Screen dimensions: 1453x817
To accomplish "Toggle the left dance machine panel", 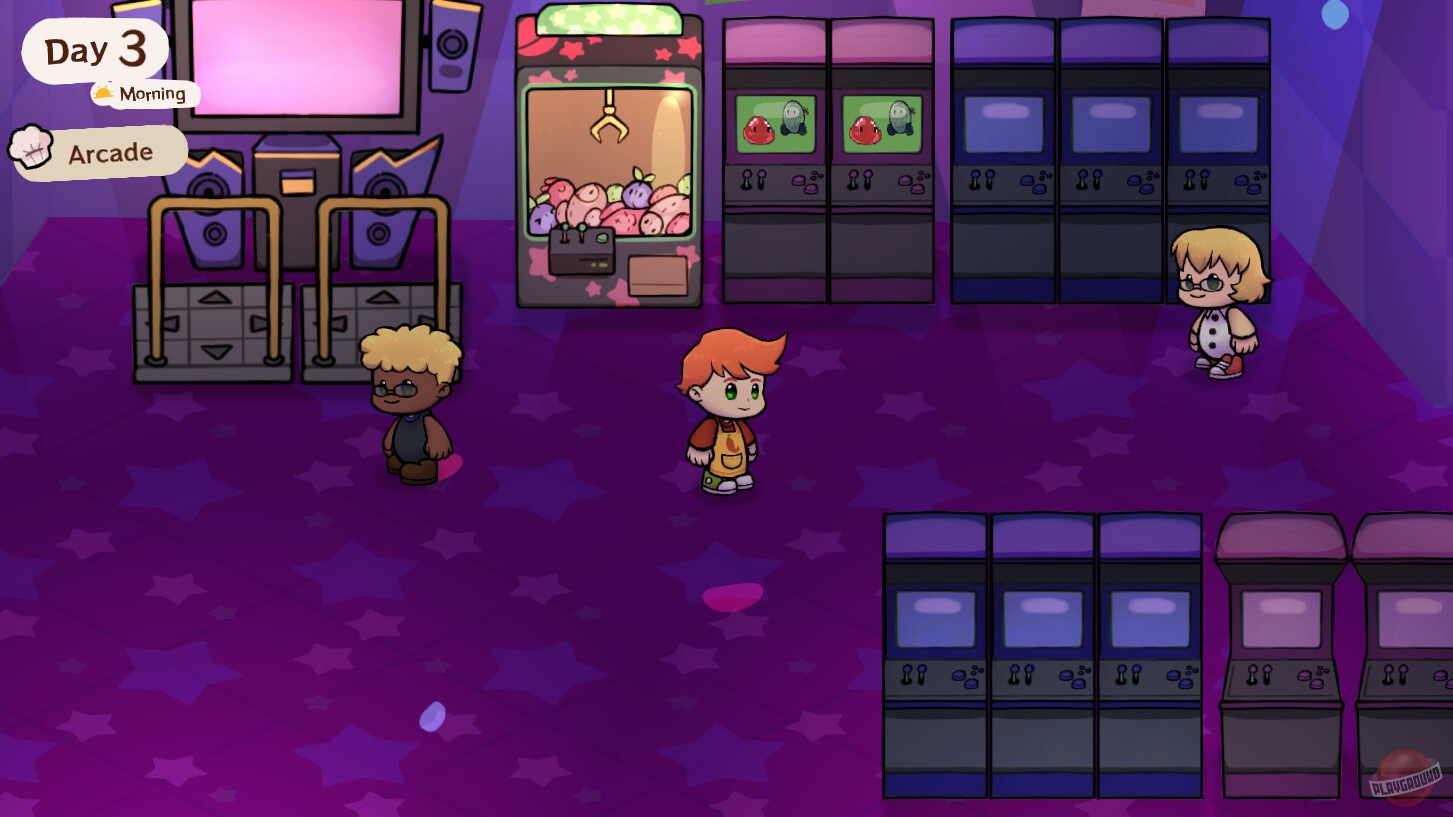I will click(x=215, y=335).
